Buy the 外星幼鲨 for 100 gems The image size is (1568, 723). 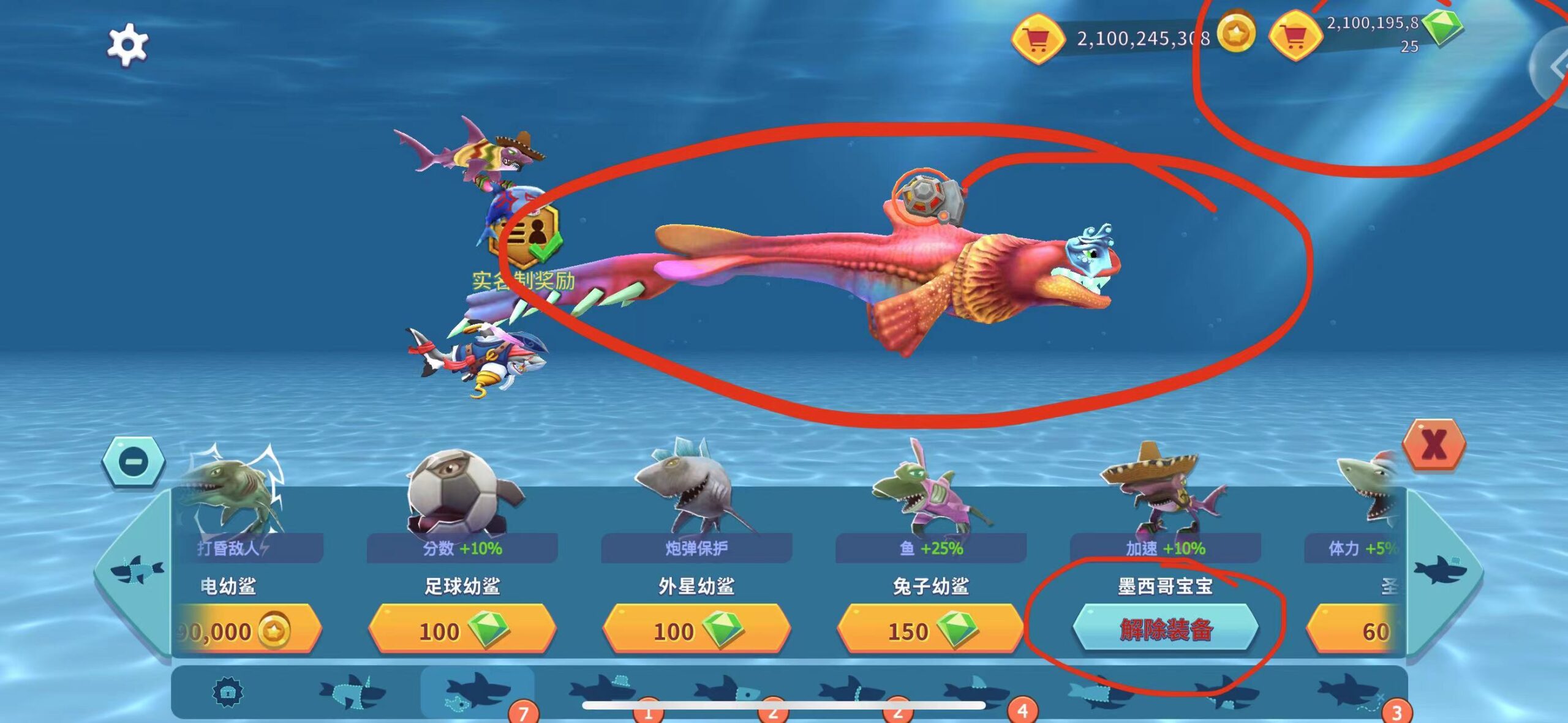click(696, 630)
